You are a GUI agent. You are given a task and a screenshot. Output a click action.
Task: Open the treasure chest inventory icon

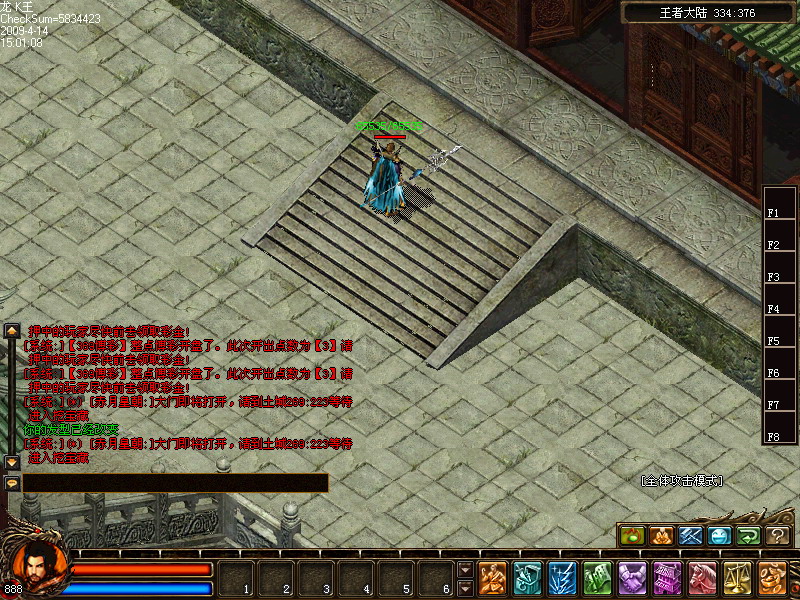pos(527,578)
